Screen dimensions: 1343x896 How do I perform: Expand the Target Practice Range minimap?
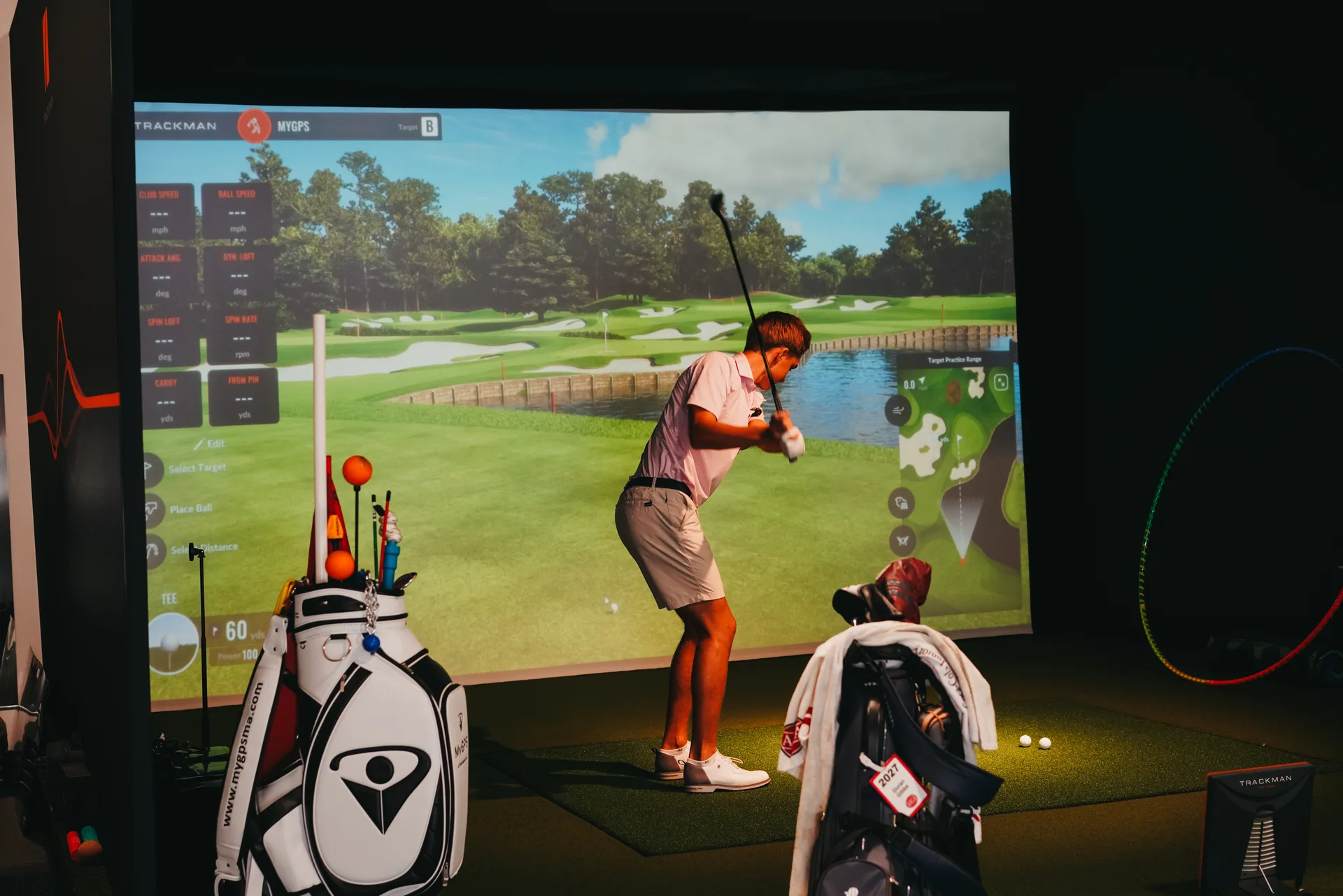click(x=1001, y=383)
